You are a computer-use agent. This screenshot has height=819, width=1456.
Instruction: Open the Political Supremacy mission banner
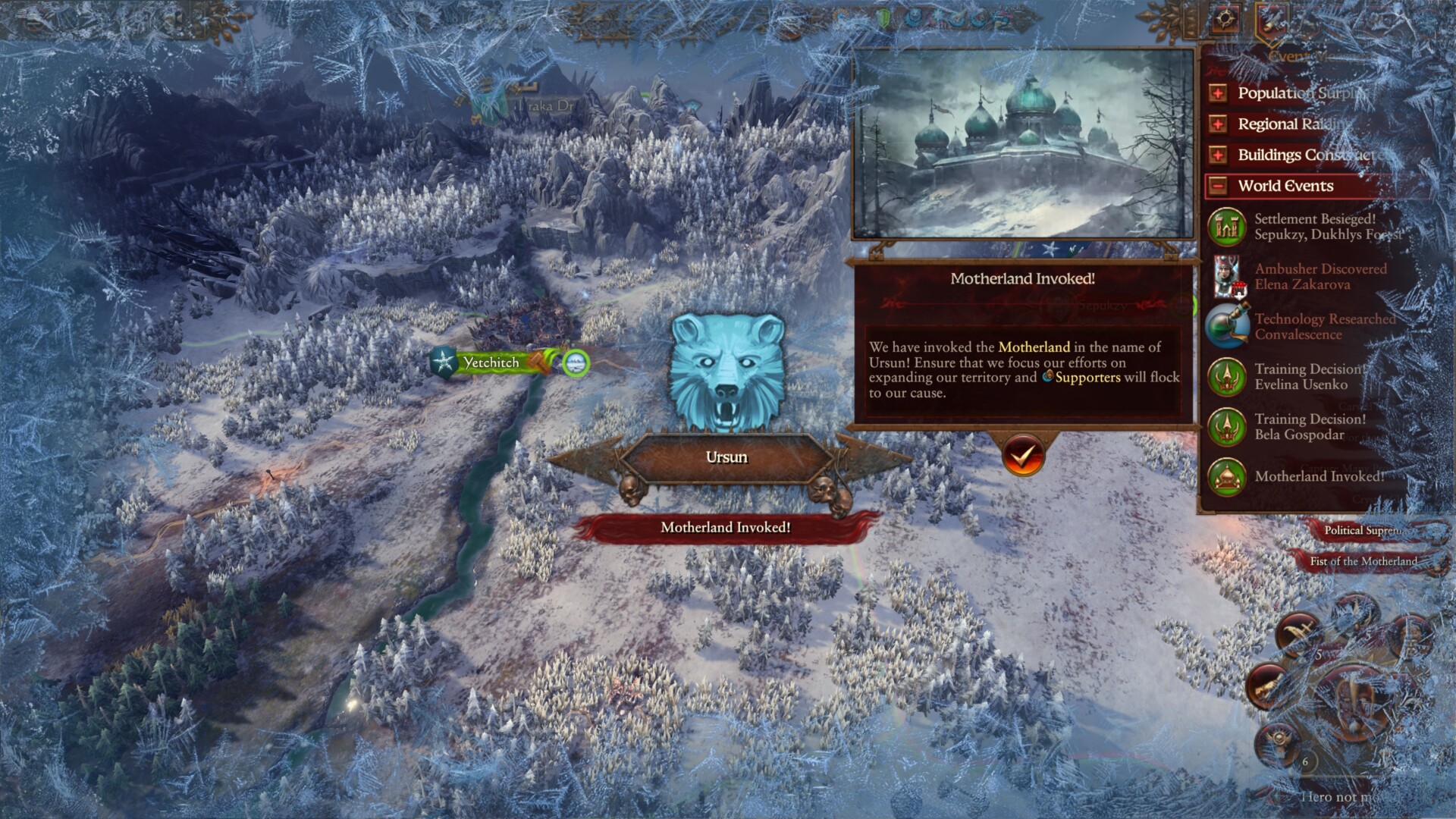click(x=1365, y=530)
